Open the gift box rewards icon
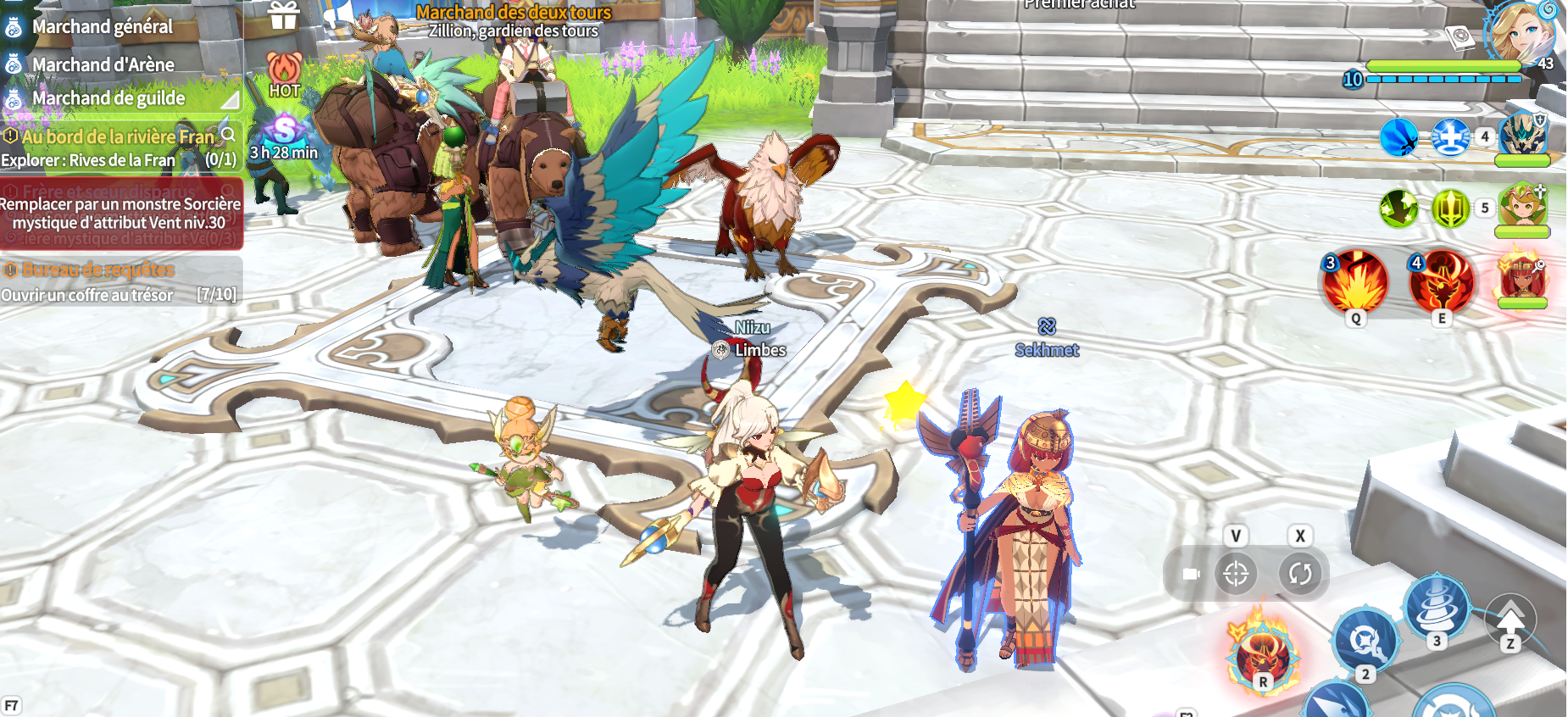 point(284,16)
